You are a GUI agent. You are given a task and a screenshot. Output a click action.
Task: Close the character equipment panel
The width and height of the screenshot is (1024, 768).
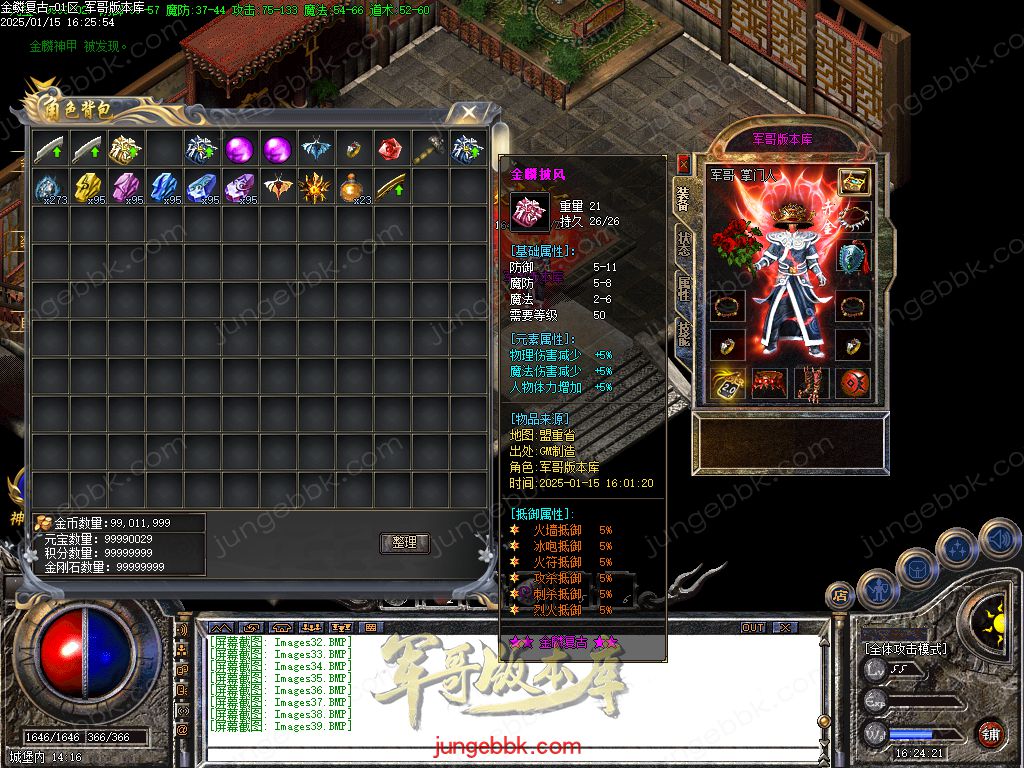(x=684, y=162)
